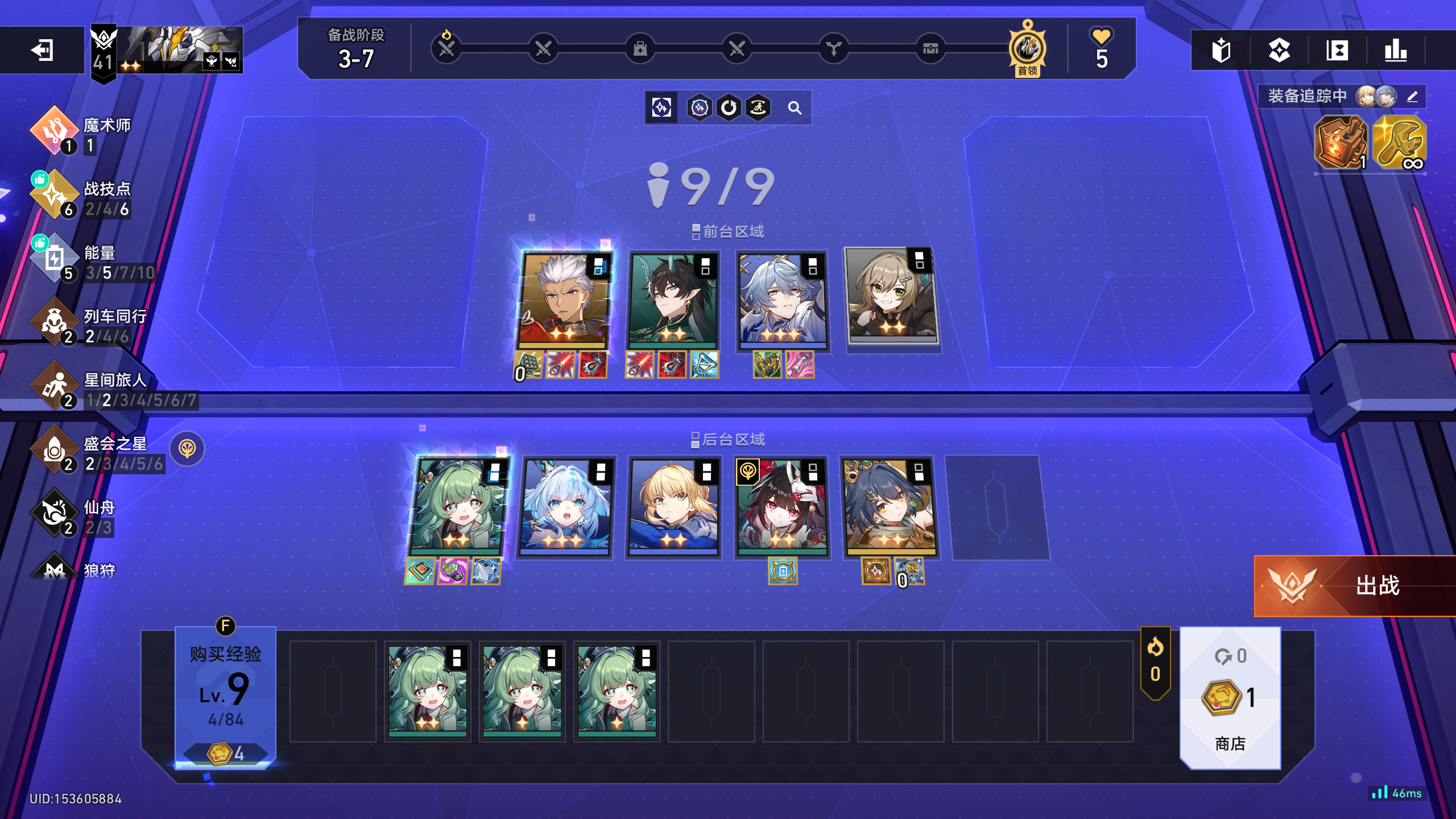Click the 4/84 experience progress bar
The width and height of the screenshot is (1456, 819).
coord(225,720)
